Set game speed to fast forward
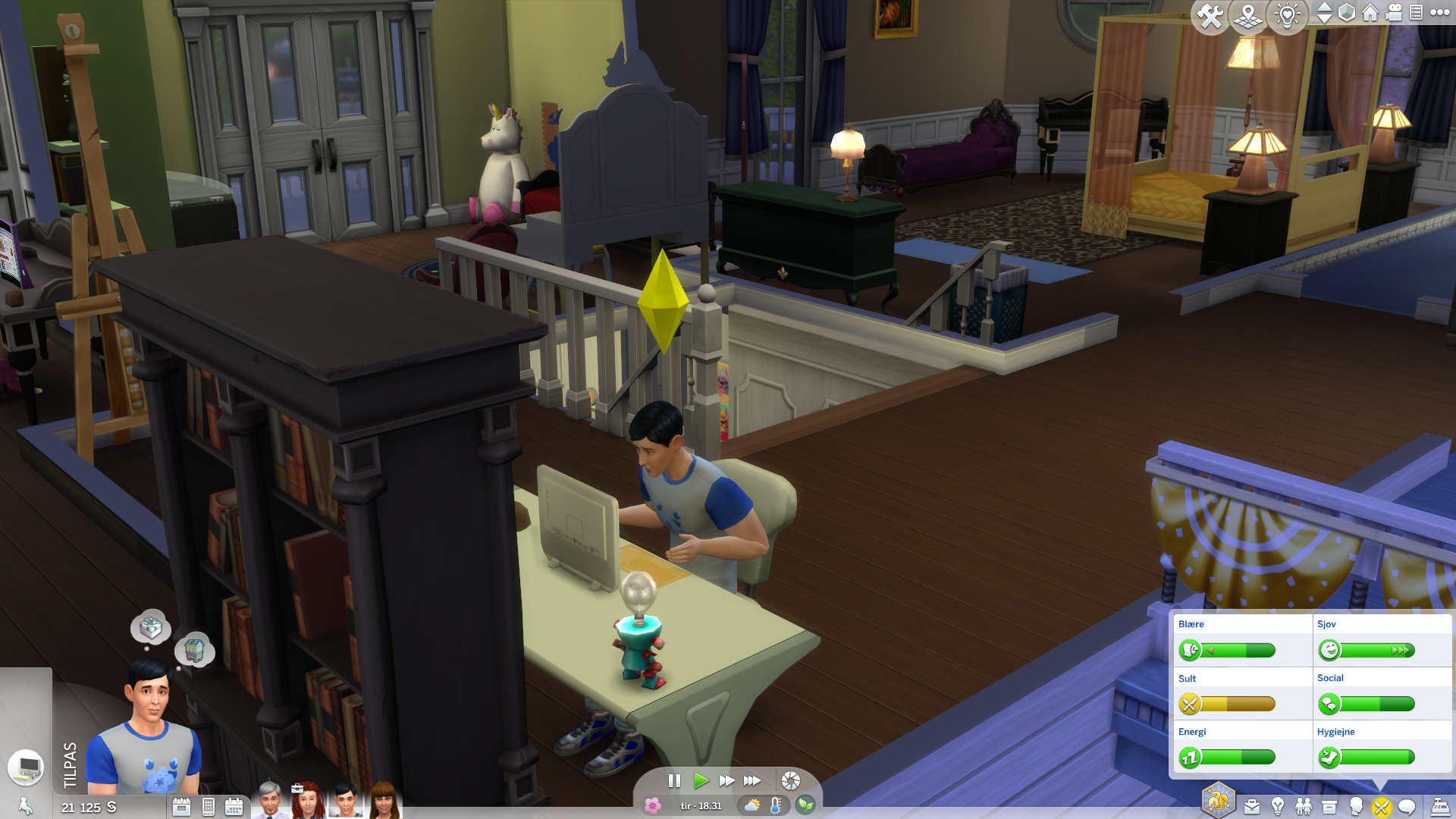 [726, 780]
